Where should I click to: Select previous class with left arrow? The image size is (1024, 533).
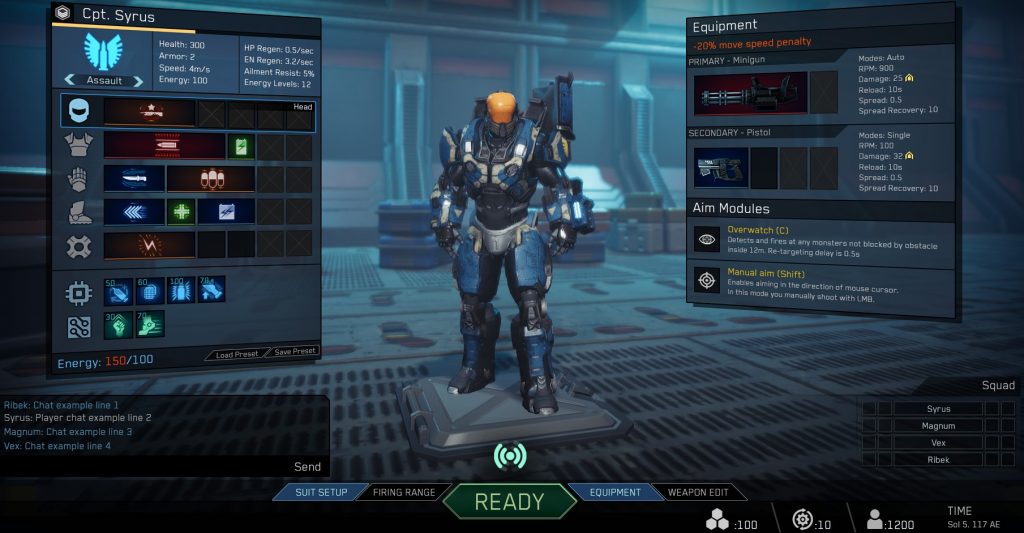click(x=70, y=80)
